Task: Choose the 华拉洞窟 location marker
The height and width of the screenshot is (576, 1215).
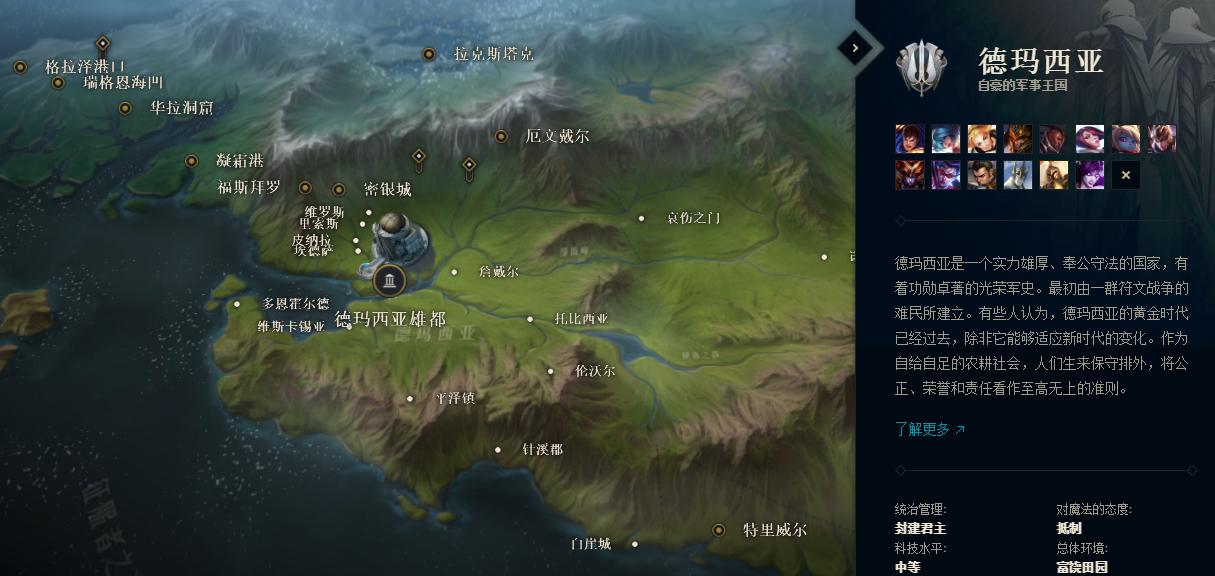Action: click(125, 108)
